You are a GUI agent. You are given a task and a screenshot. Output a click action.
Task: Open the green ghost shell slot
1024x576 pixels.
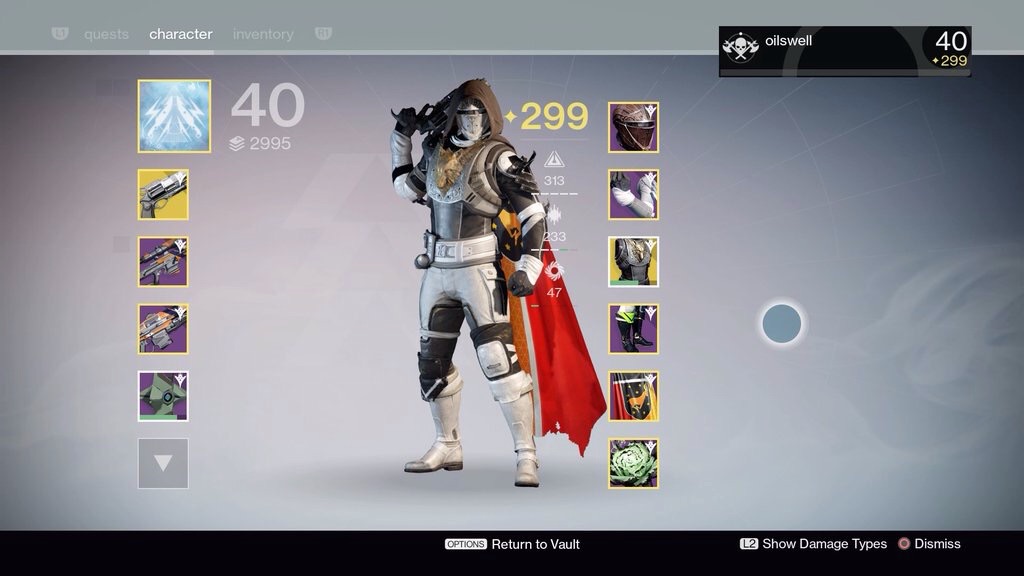[163, 396]
